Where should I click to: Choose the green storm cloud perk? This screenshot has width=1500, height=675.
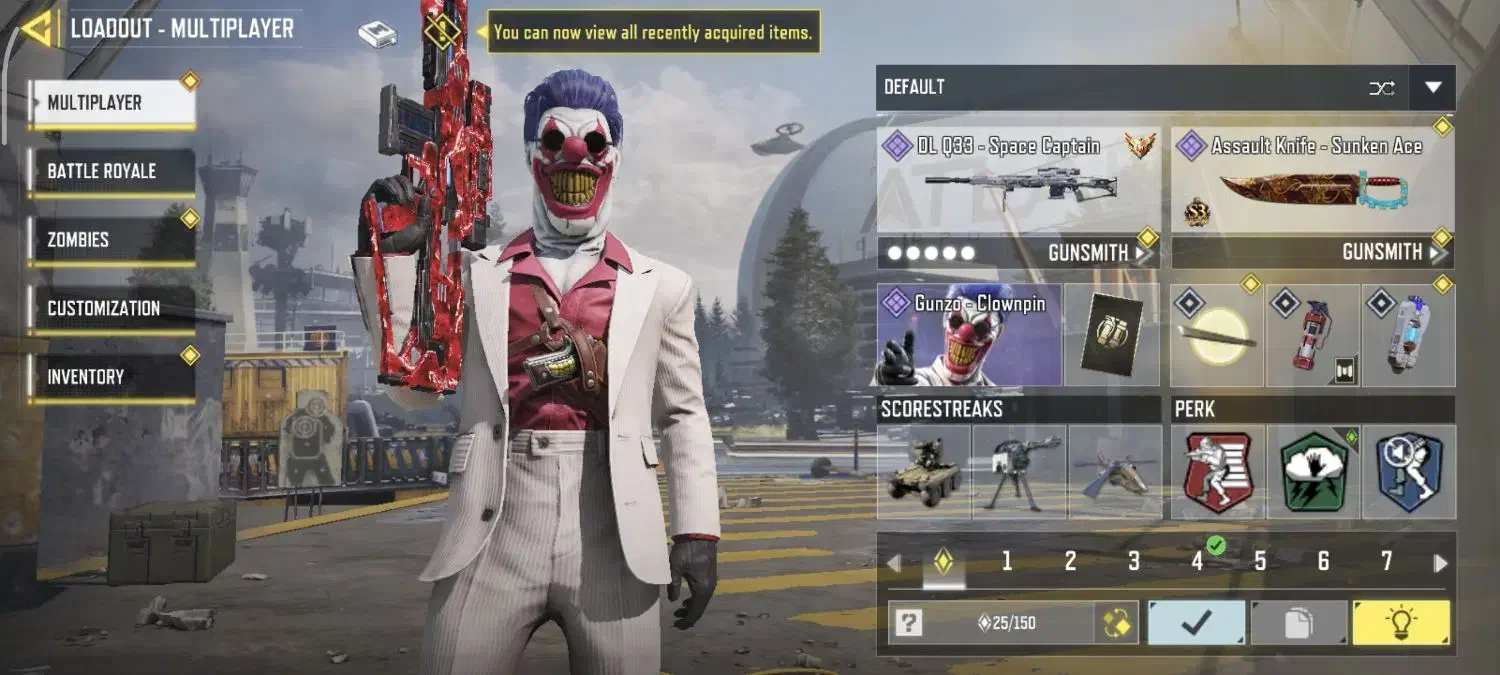1312,472
